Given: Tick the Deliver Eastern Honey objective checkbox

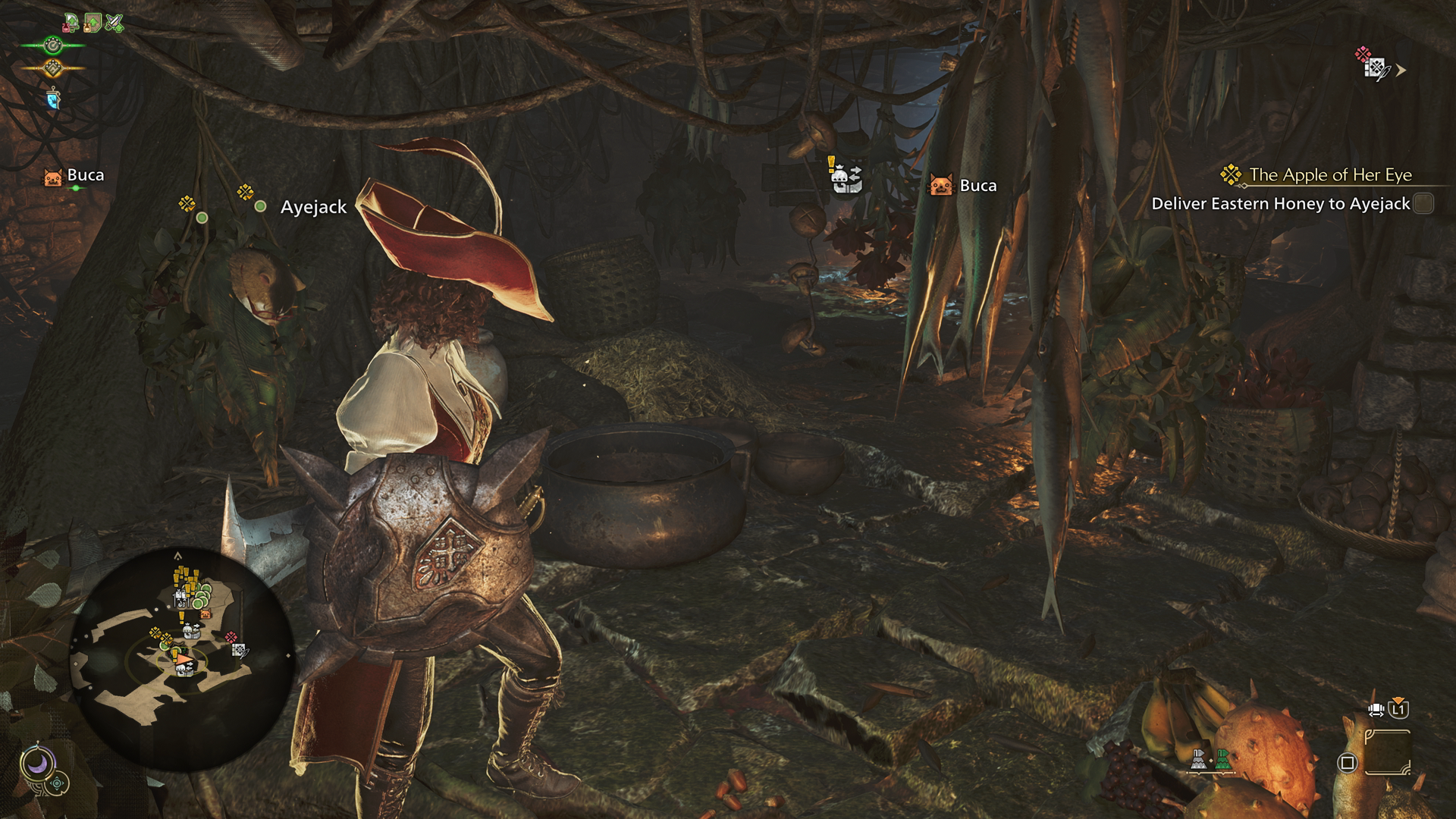Looking at the screenshot, I should click(1423, 204).
